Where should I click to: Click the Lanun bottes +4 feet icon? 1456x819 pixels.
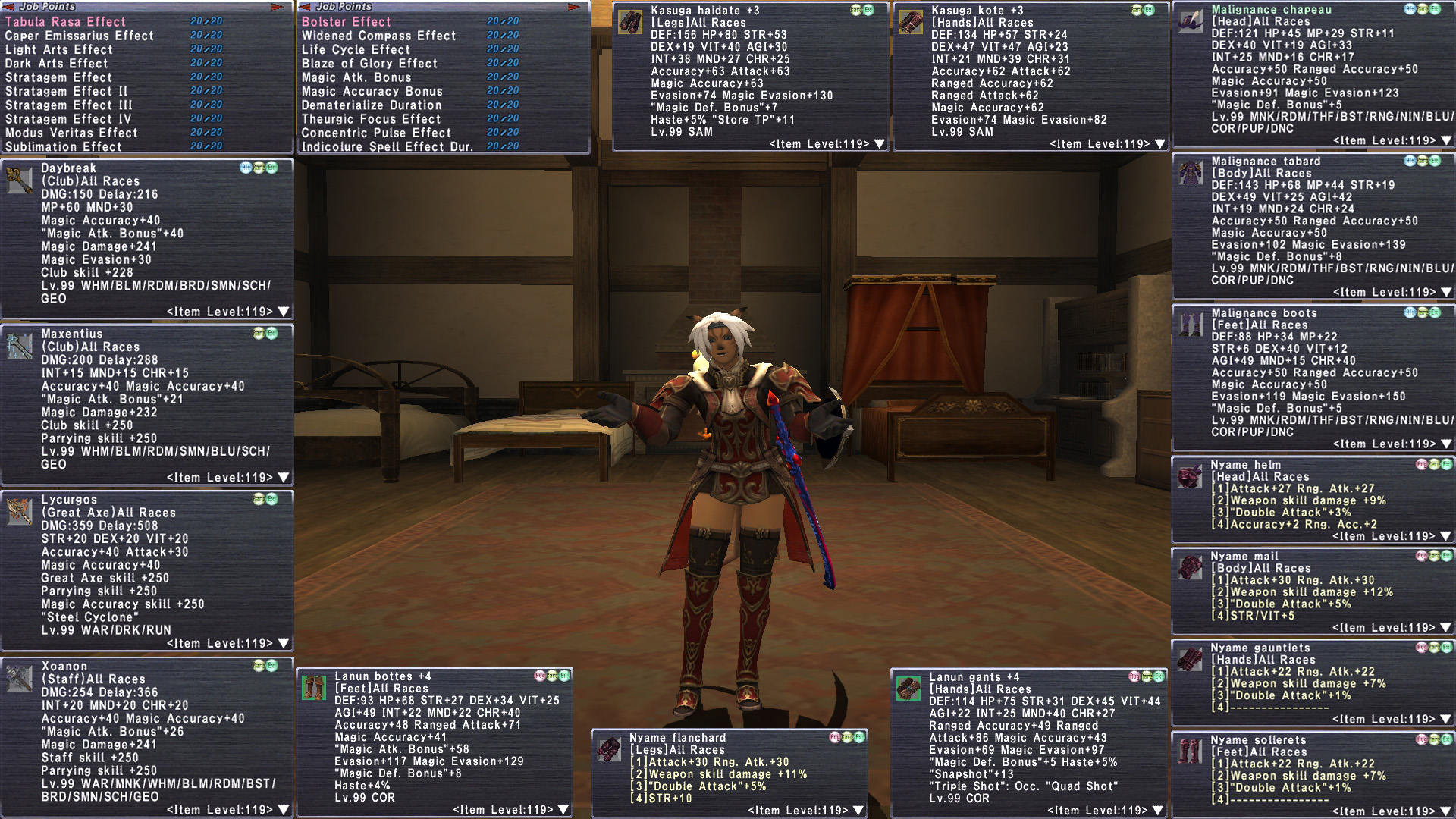click(x=314, y=688)
